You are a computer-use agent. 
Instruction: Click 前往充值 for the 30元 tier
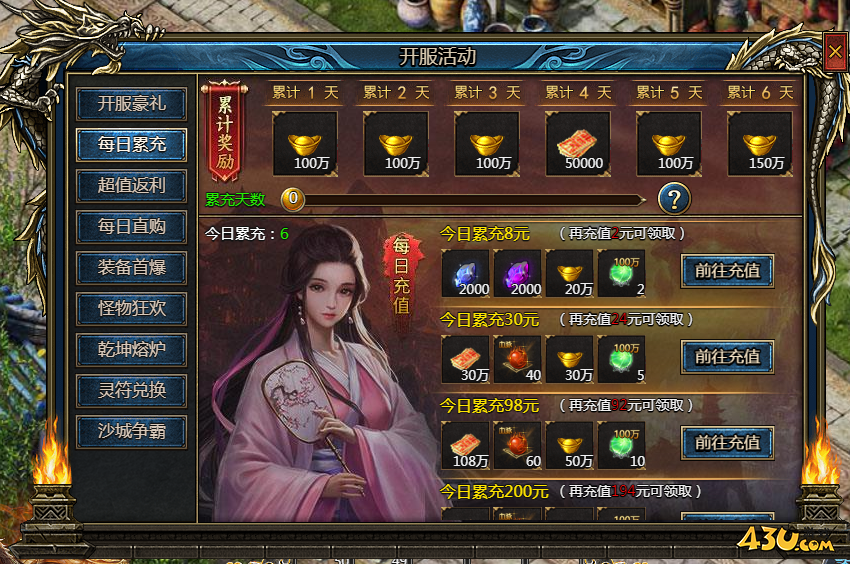coord(727,356)
